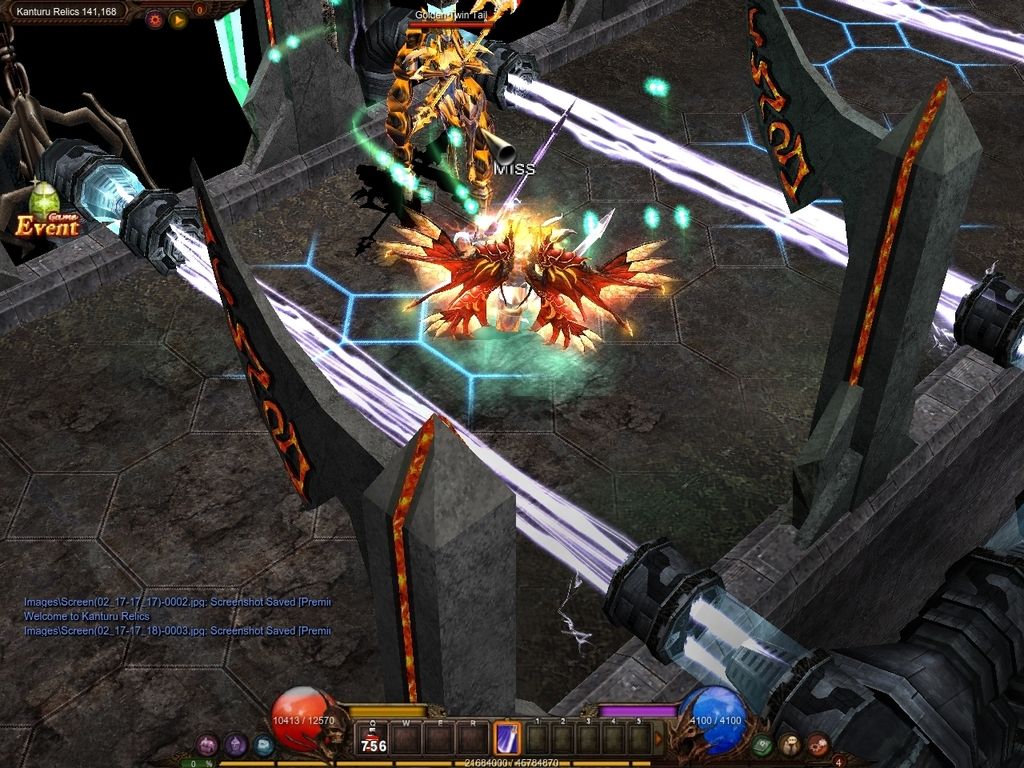The height and width of the screenshot is (768, 1024).
Task: Open the green book icon
Action: 763,744
